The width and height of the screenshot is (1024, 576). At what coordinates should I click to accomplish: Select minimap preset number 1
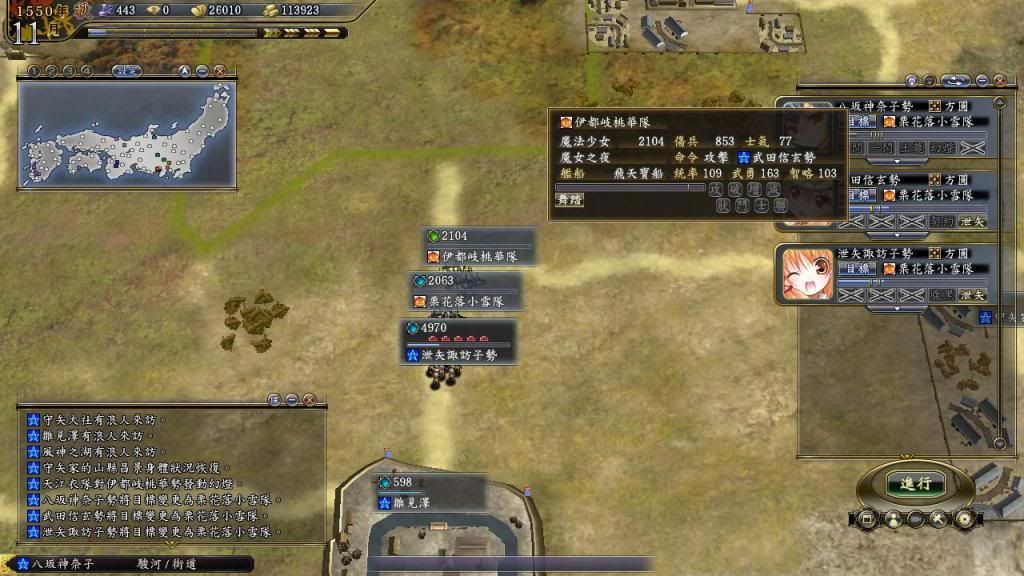pyautogui.click(x=34, y=71)
